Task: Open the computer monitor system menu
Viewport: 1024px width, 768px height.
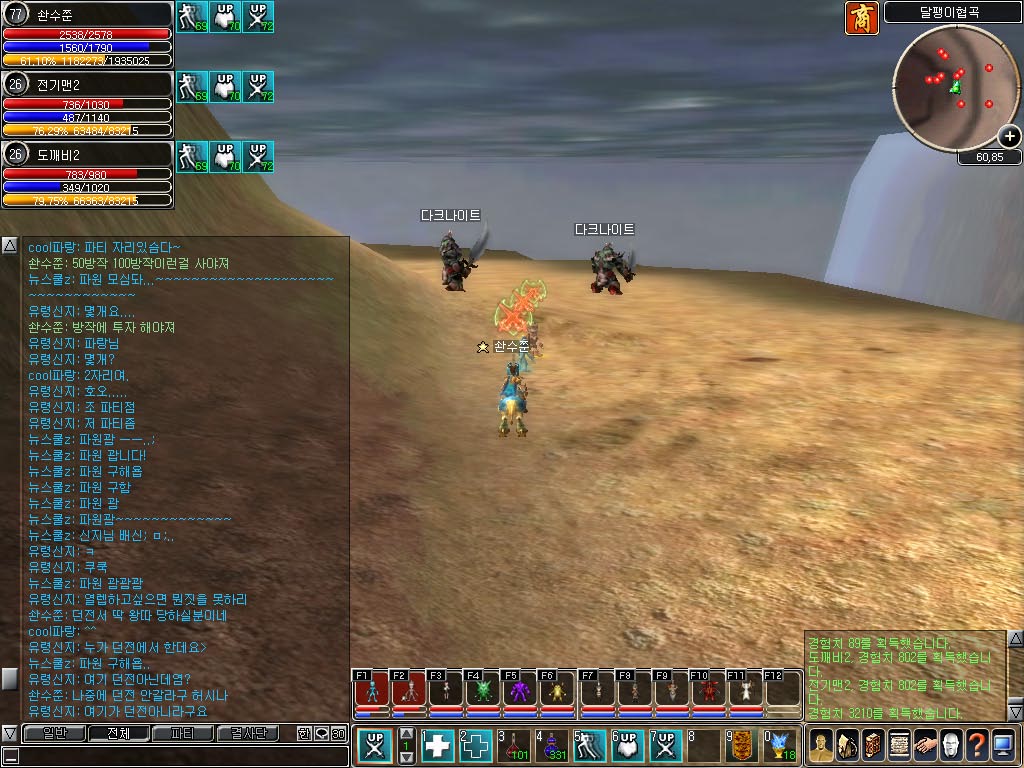Action: coord(1003,745)
